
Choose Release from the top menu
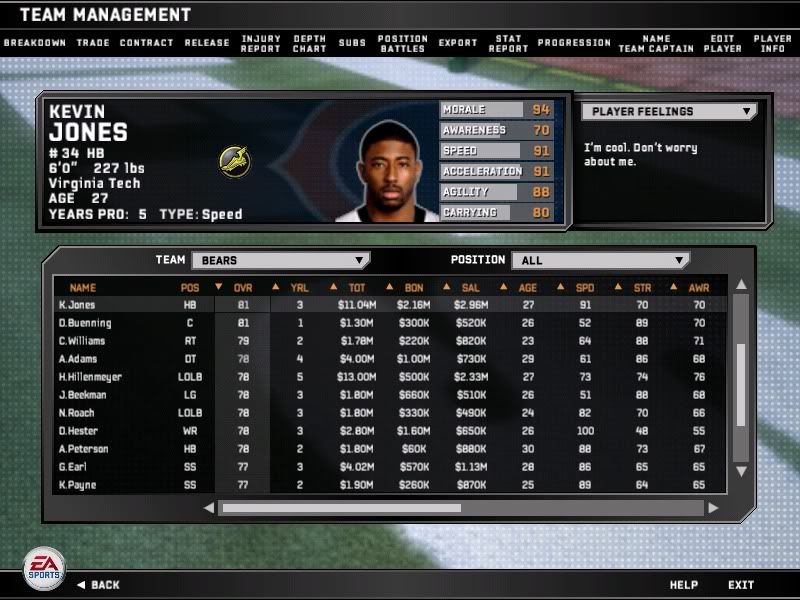(206, 43)
